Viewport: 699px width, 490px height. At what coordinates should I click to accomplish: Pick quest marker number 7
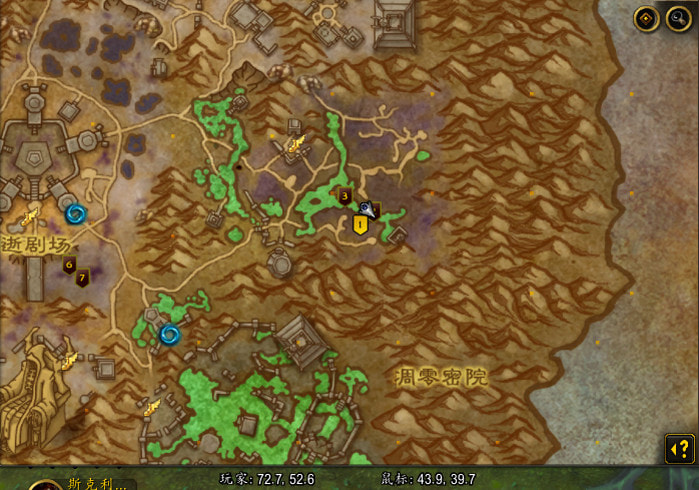82,277
